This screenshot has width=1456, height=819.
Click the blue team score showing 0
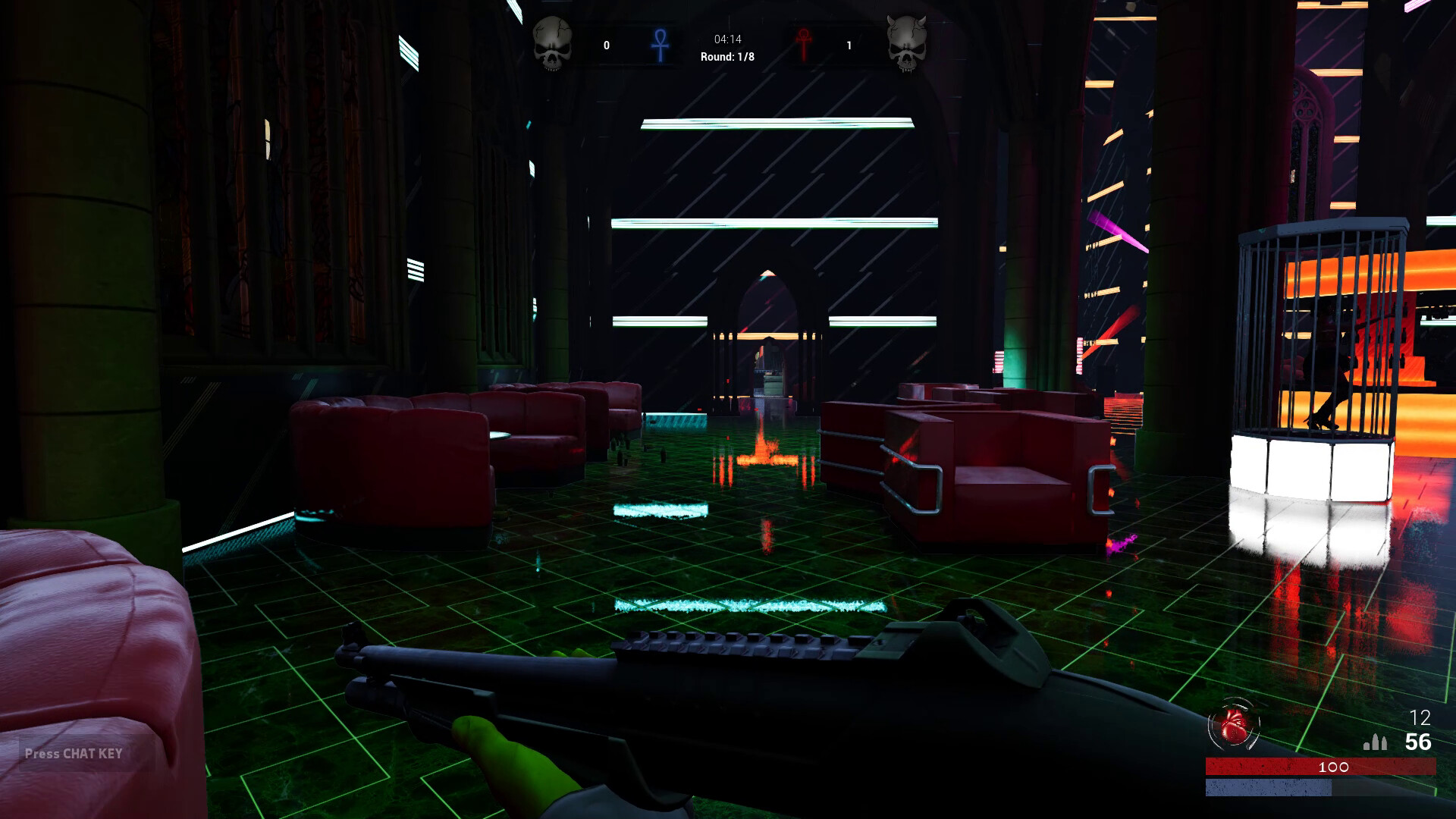click(x=606, y=45)
